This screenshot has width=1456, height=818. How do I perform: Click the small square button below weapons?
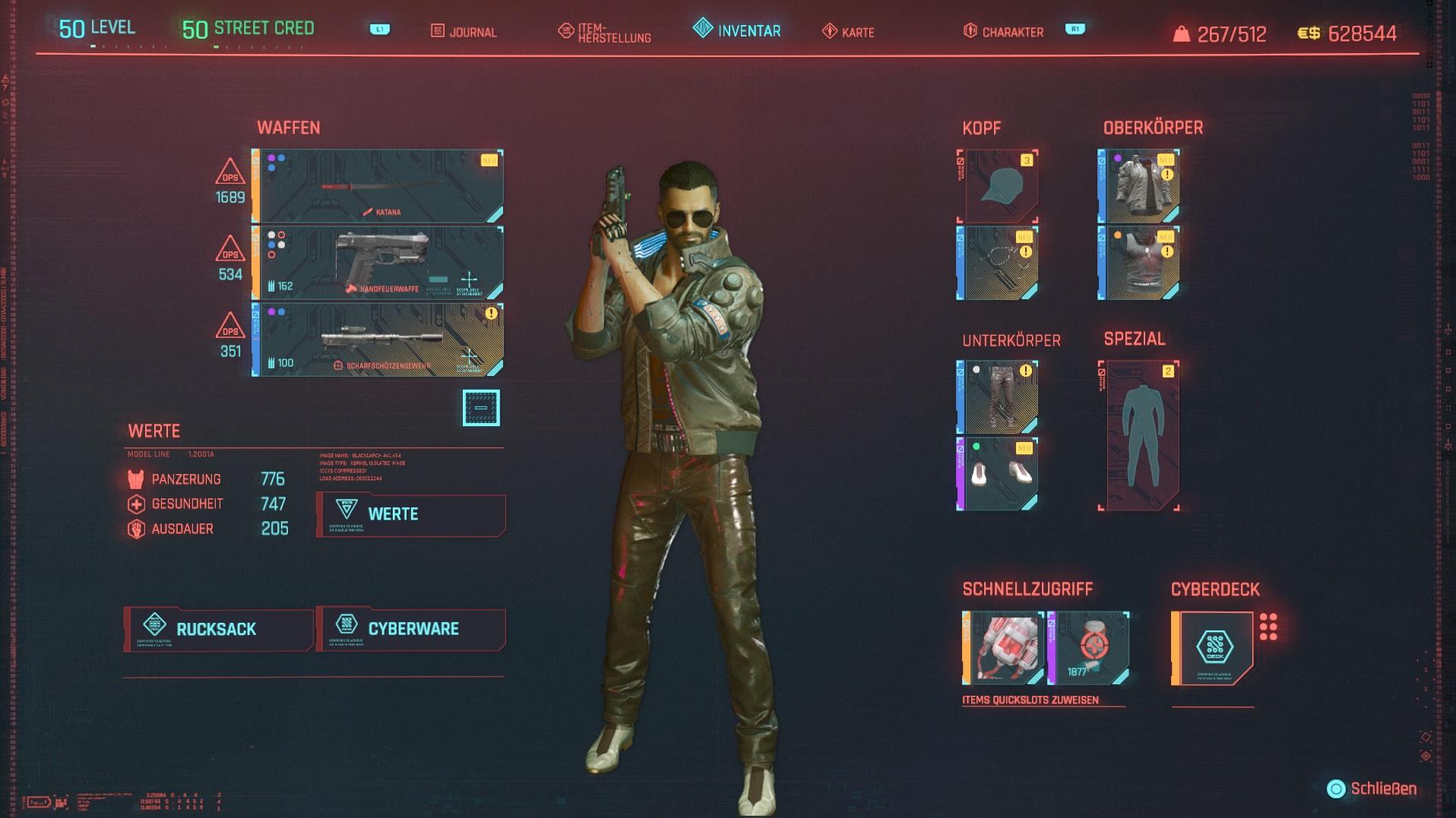(x=481, y=408)
